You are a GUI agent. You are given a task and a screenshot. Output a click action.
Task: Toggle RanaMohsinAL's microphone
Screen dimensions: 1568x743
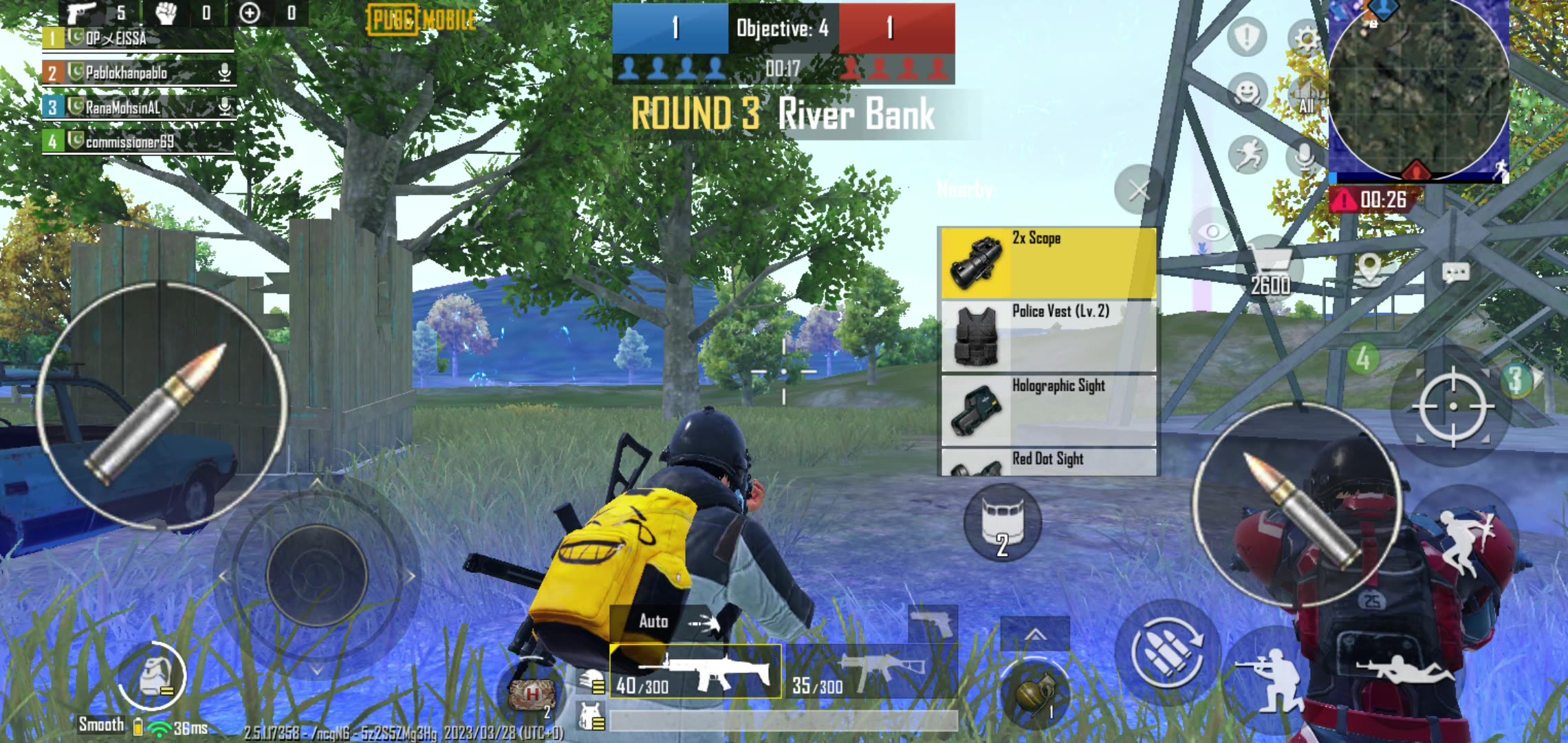[224, 107]
